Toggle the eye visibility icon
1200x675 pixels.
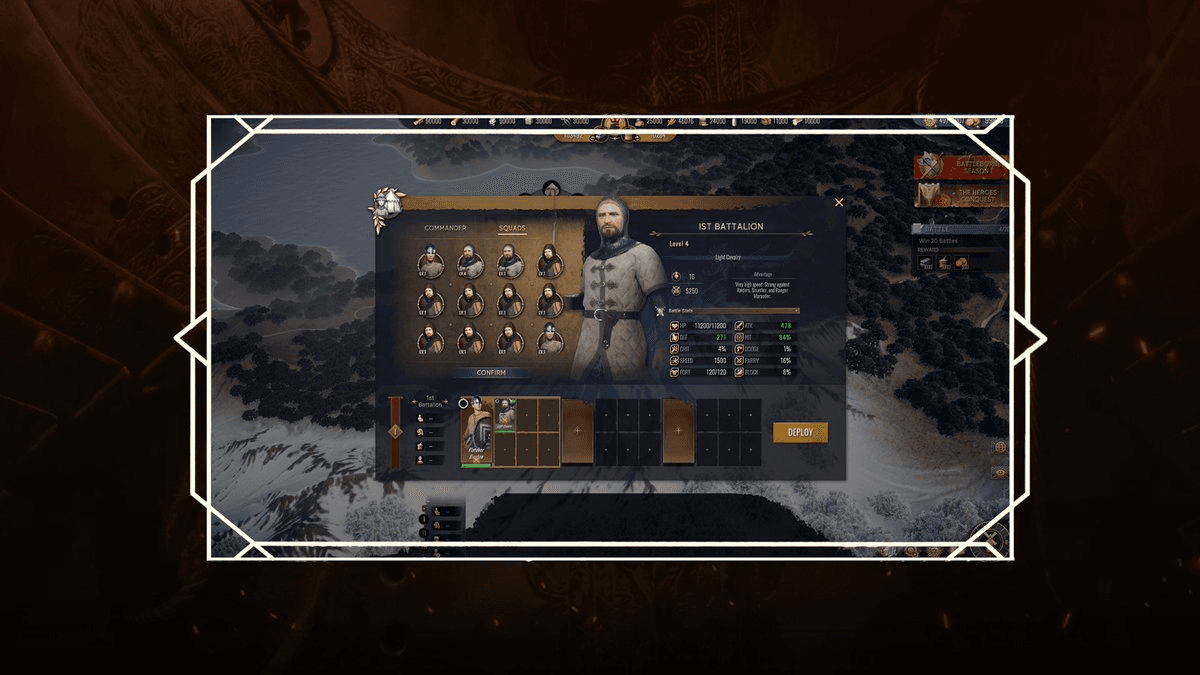tap(999, 472)
